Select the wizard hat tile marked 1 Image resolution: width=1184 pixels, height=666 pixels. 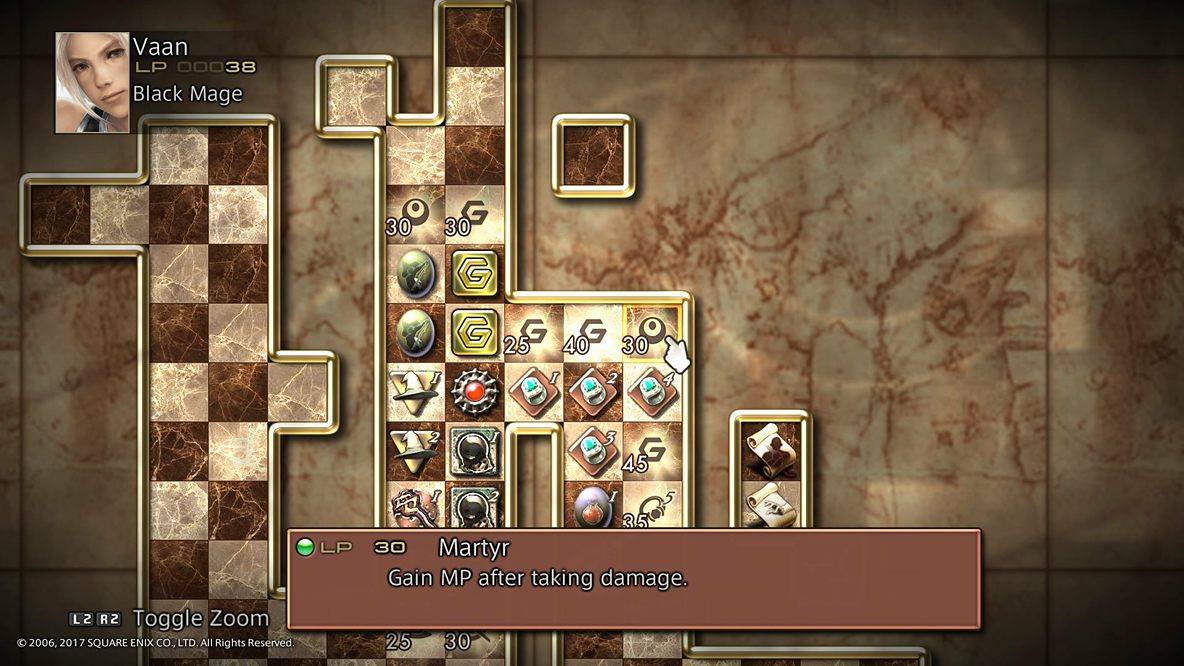pyautogui.click(x=415, y=392)
